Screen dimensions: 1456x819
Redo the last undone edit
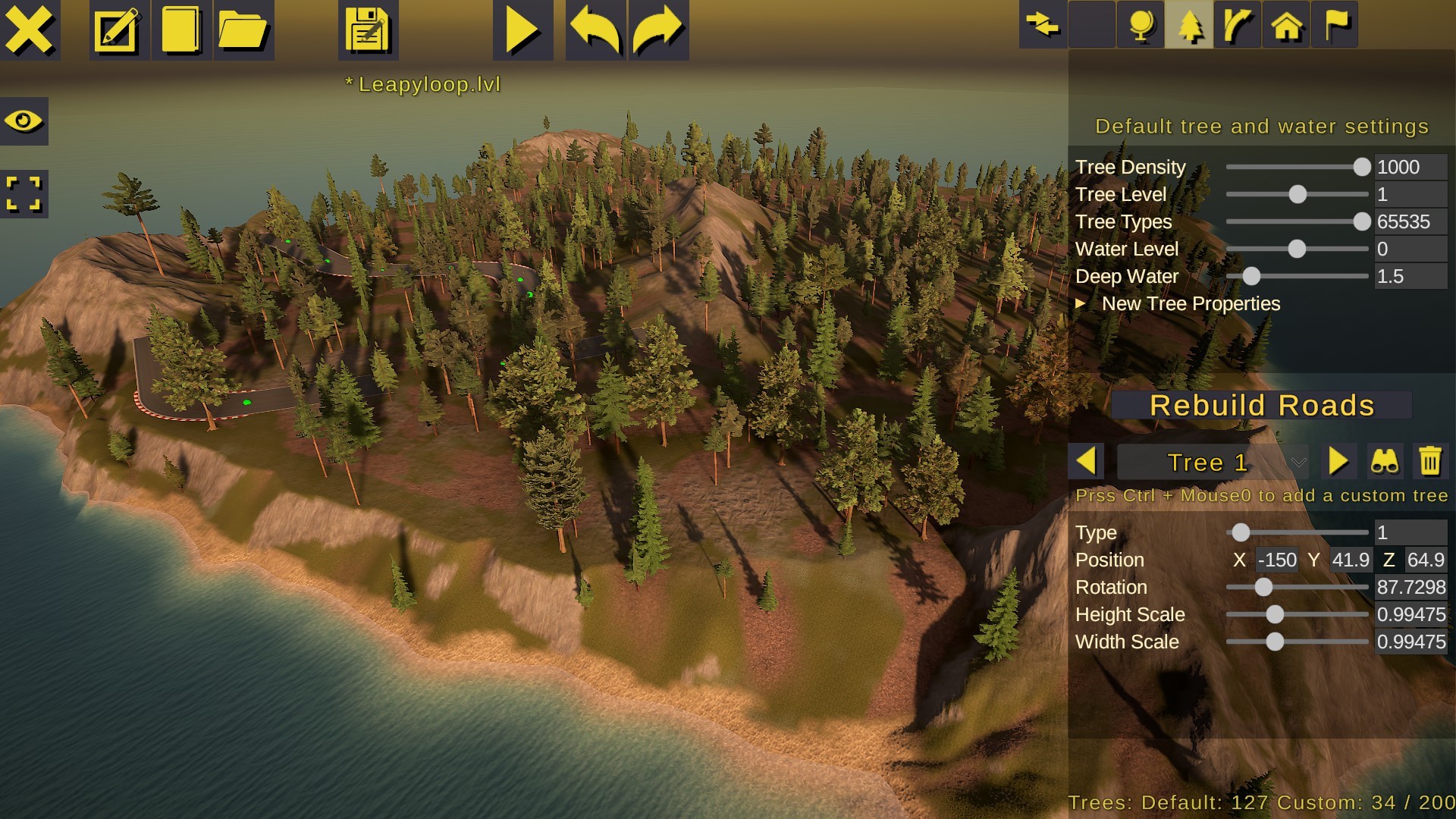(x=658, y=30)
